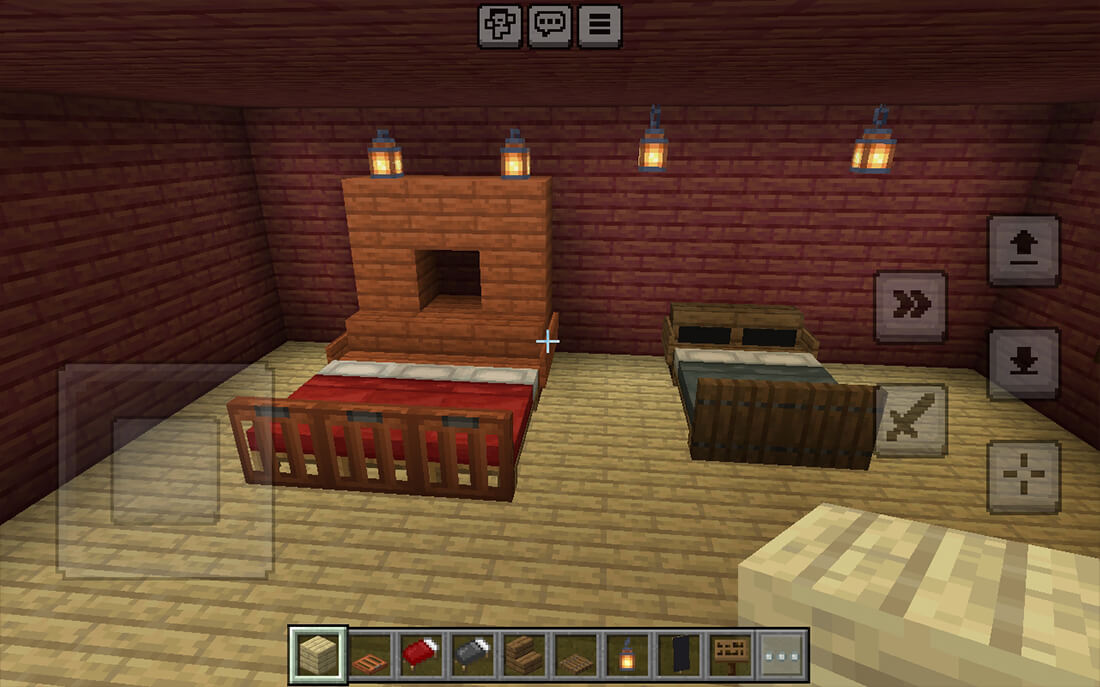Select the lantern hotbar slot
The height and width of the screenshot is (687, 1100).
pos(627,654)
